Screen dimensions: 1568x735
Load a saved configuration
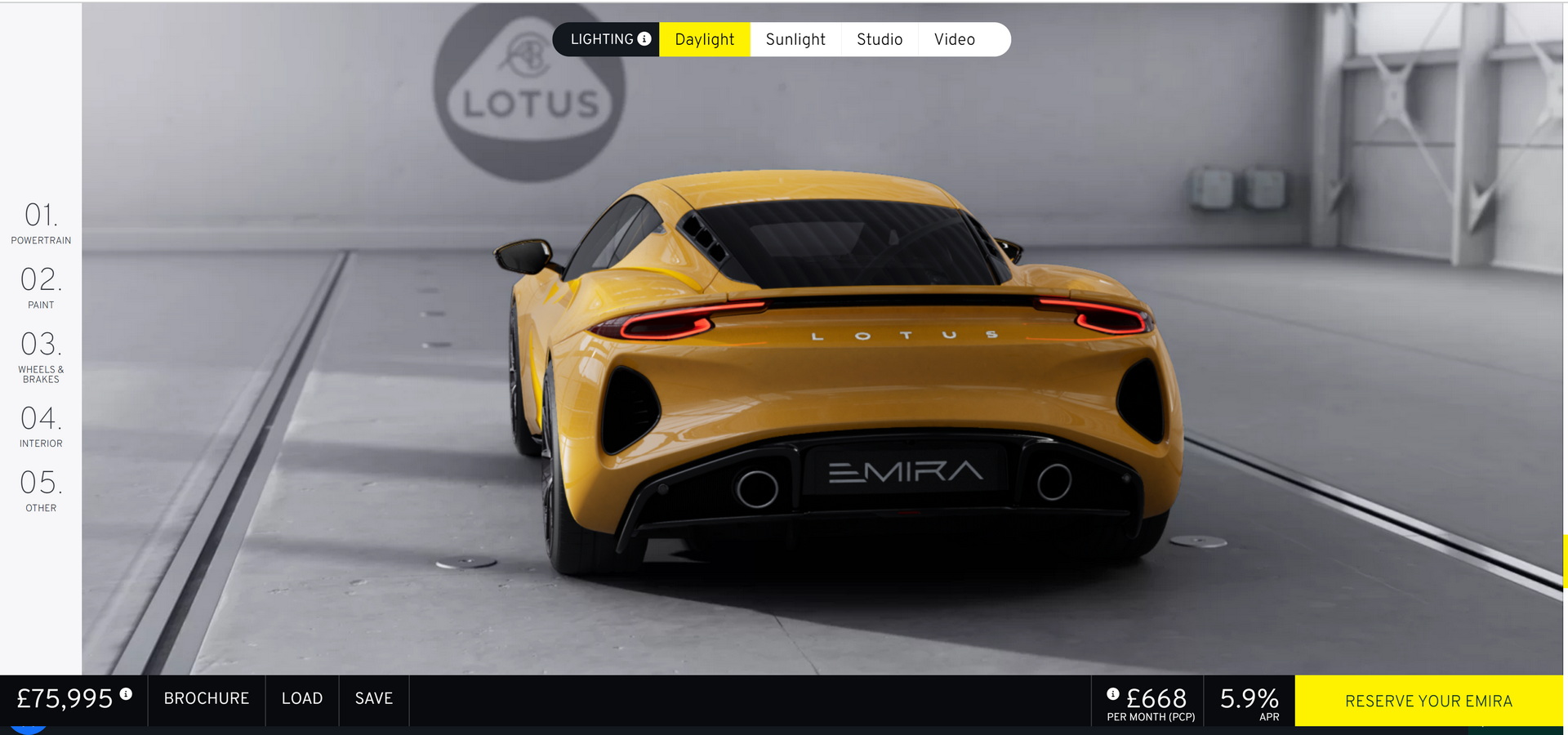pyautogui.click(x=301, y=699)
